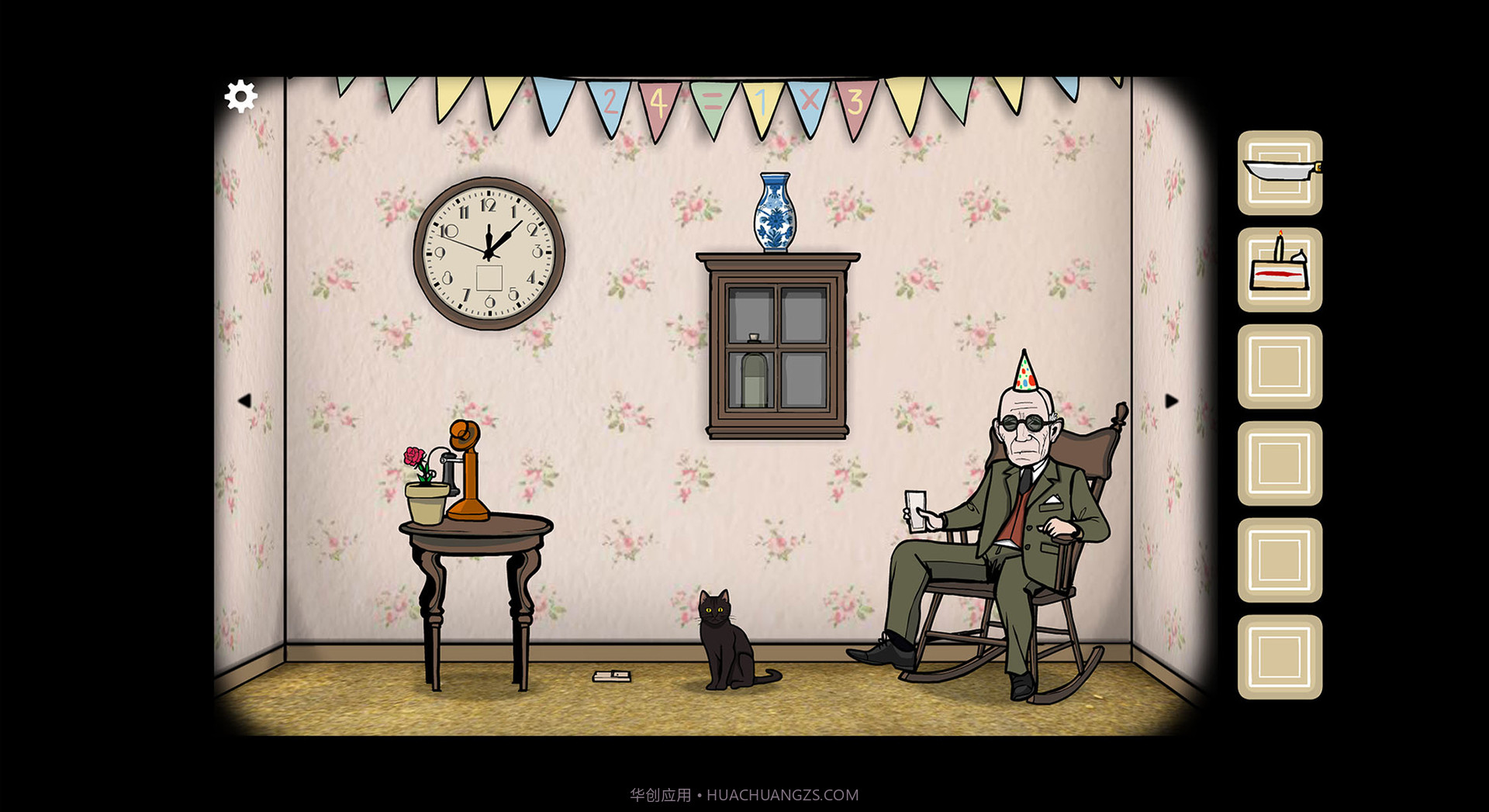The height and width of the screenshot is (812, 1489).
Task: Select the knife inventory slot
Action: (x=1280, y=172)
